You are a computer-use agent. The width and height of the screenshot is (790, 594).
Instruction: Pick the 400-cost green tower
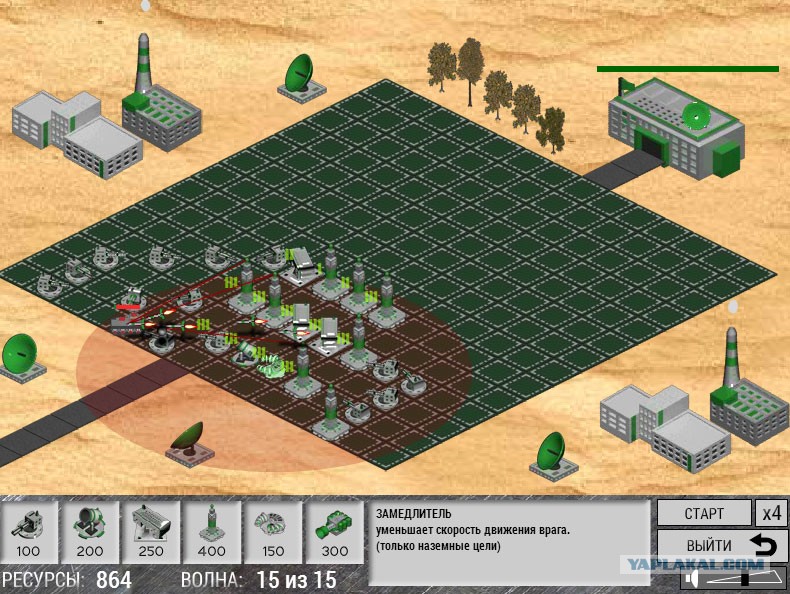pos(212,531)
